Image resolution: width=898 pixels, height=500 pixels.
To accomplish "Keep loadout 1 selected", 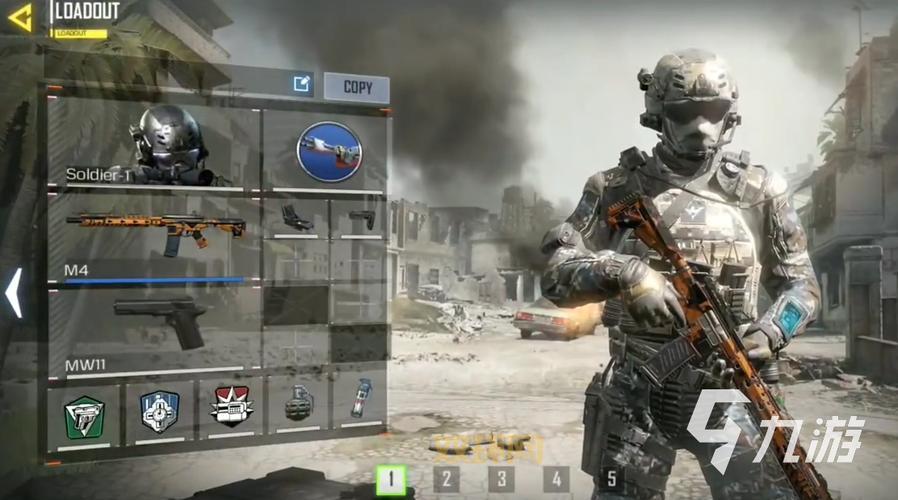I will 391,481.
